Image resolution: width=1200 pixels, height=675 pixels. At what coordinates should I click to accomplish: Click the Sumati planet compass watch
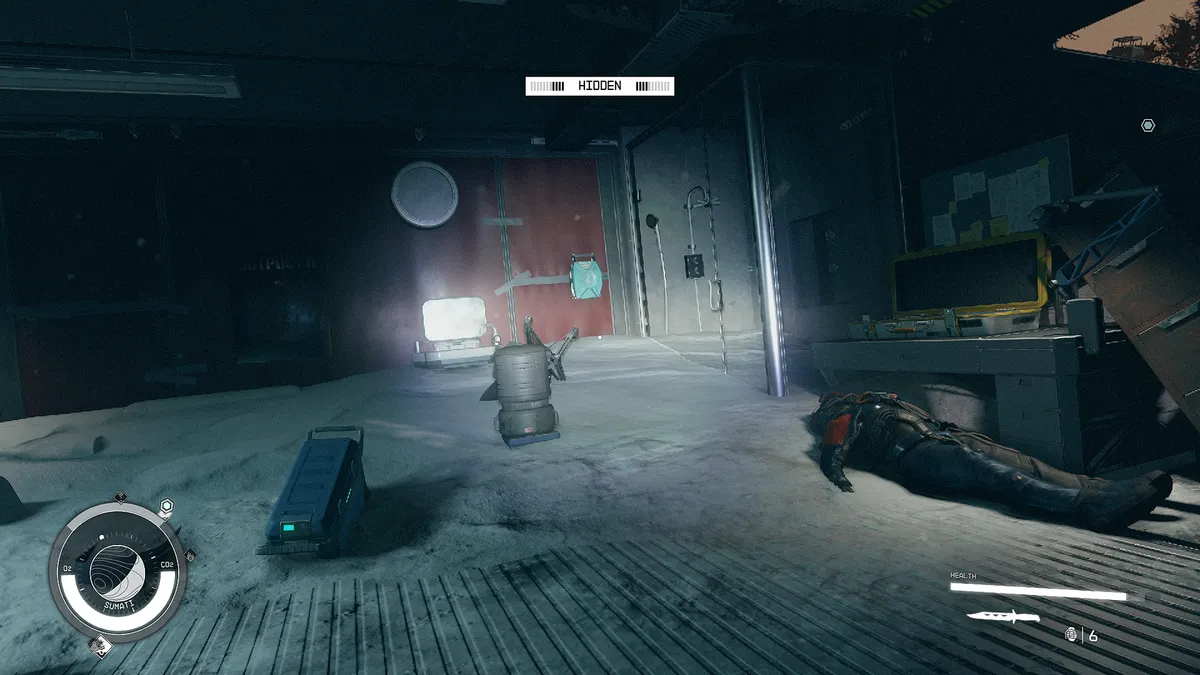tap(117, 572)
